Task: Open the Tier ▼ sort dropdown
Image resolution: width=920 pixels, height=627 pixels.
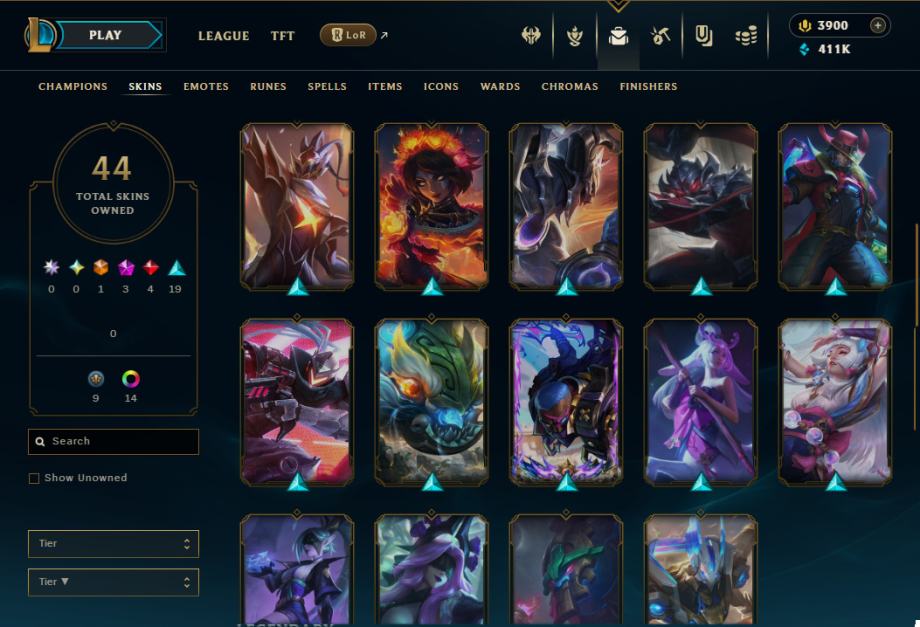Action: pos(113,581)
